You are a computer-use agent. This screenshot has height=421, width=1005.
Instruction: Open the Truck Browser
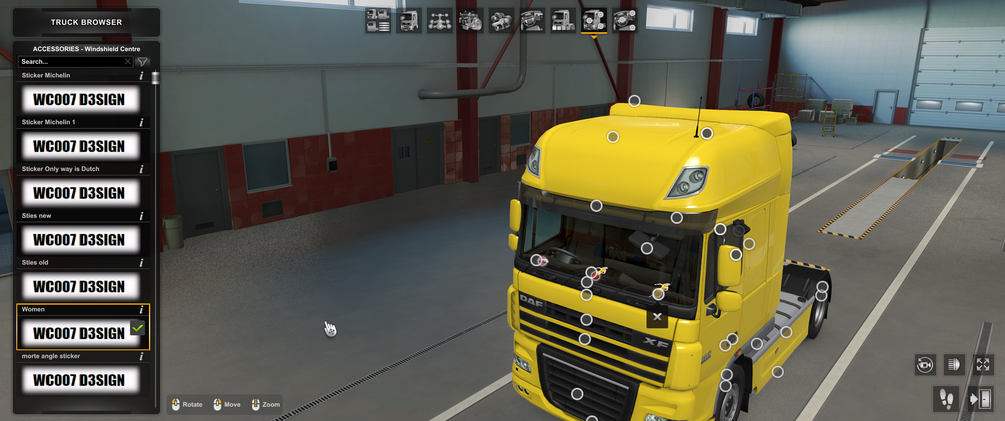86,22
